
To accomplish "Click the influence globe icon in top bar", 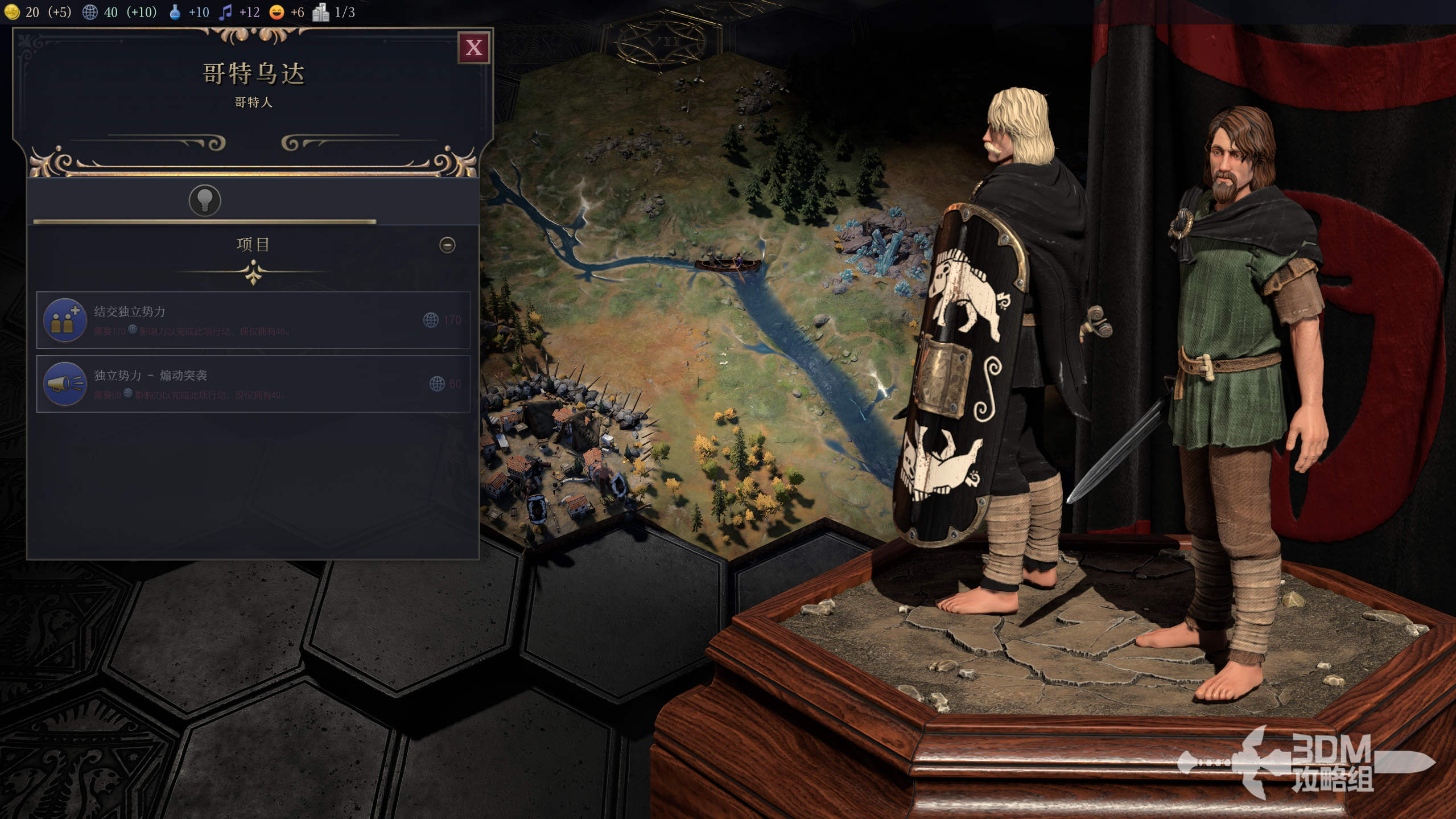I will 90,12.
